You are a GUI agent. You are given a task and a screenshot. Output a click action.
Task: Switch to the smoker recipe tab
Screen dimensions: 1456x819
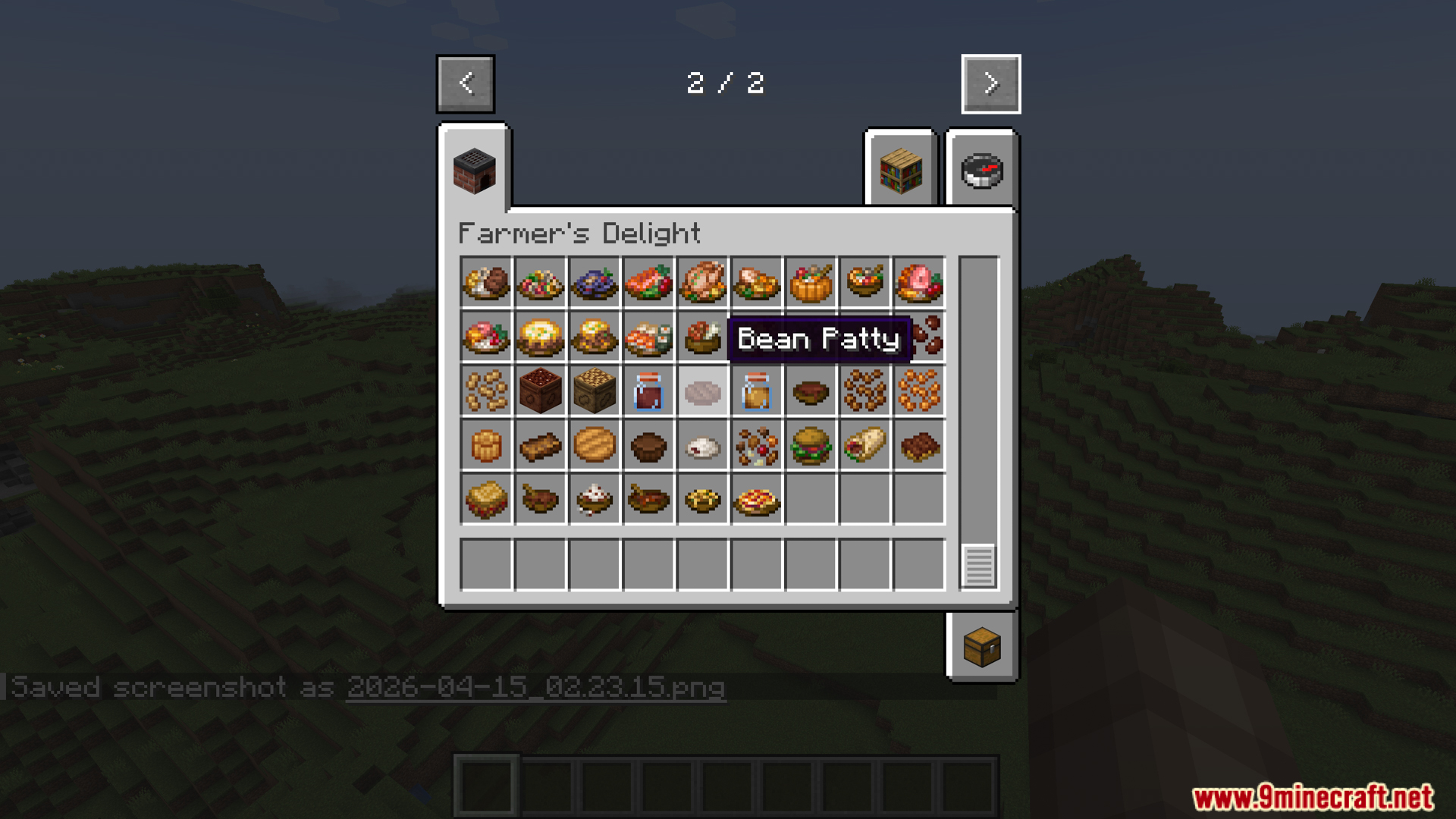click(x=475, y=170)
